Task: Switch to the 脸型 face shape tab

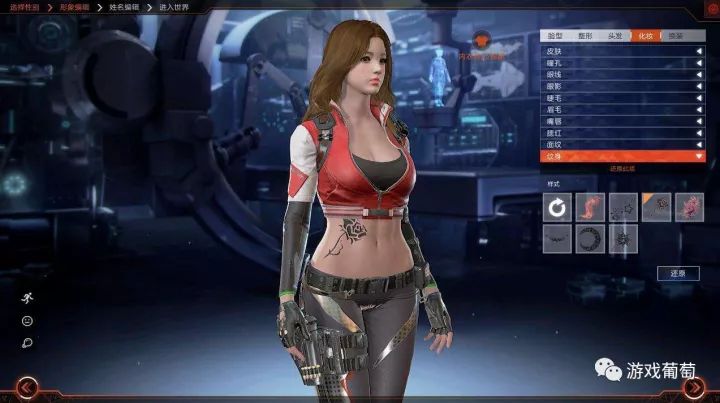Action: [556, 35]
